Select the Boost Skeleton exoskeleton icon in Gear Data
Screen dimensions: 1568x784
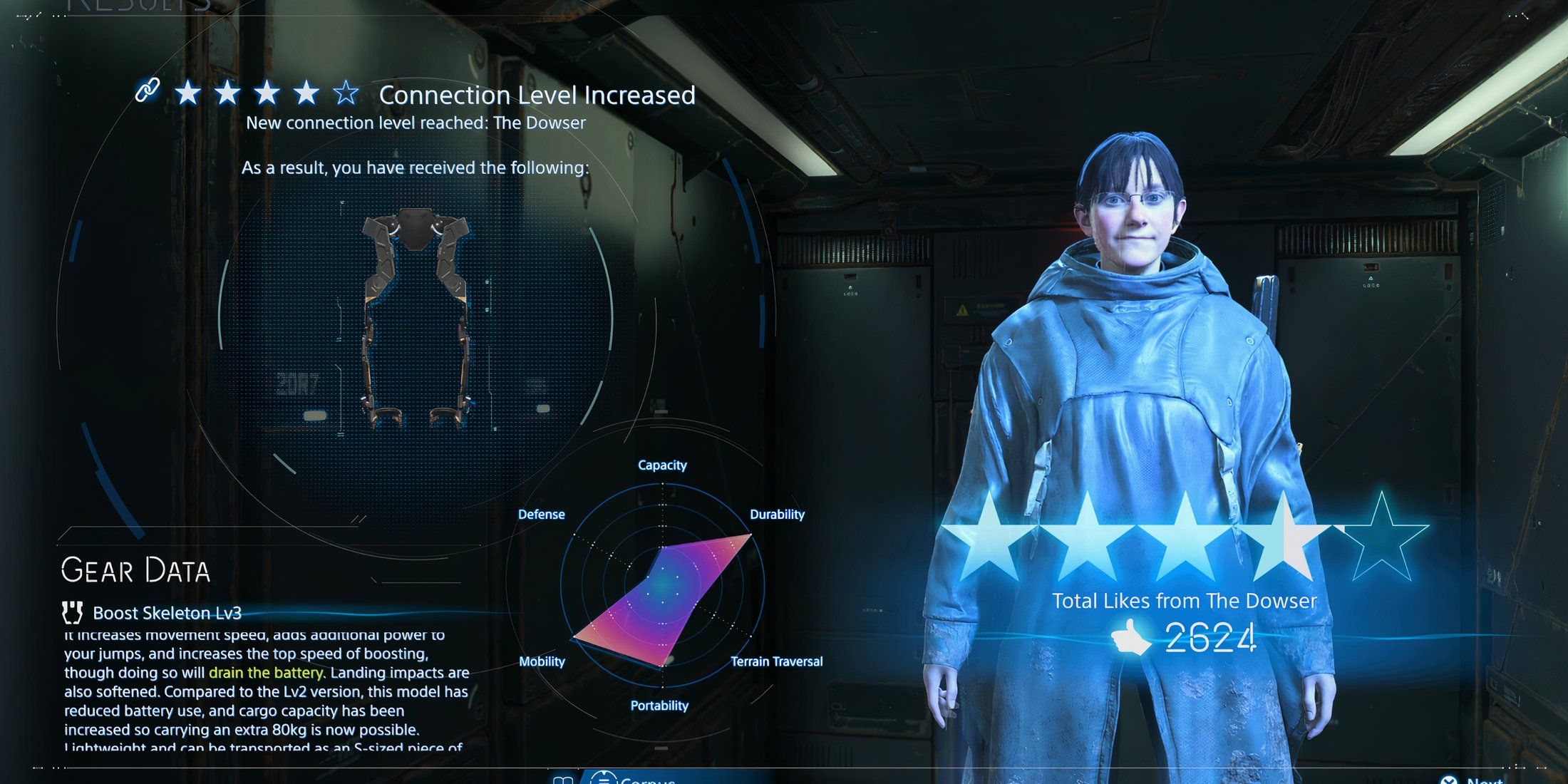[73, 613]
